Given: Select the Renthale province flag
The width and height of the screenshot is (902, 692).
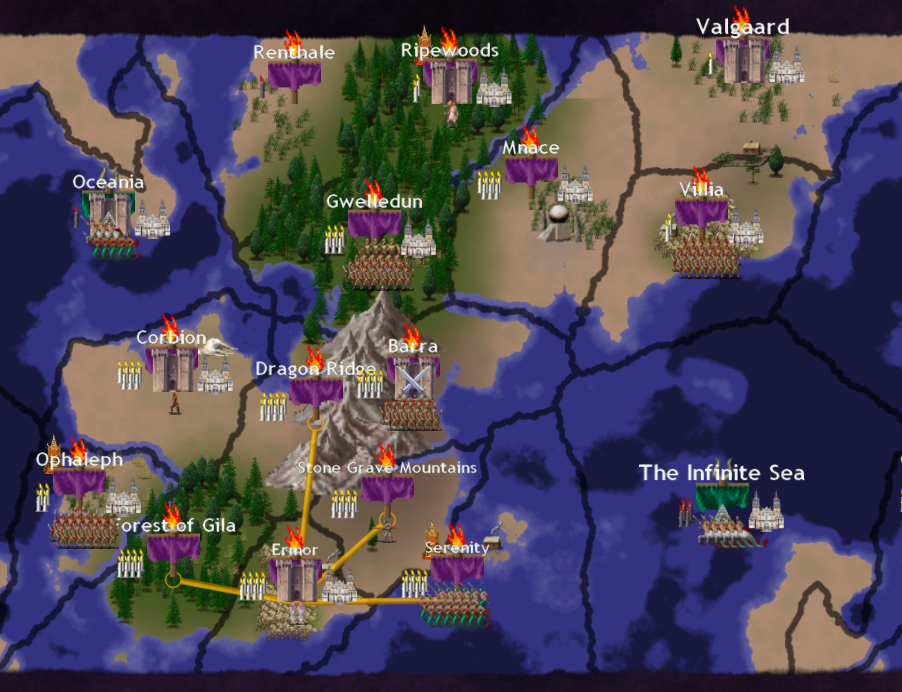Looking at the screenshot, I should click(x=294, y=75).
